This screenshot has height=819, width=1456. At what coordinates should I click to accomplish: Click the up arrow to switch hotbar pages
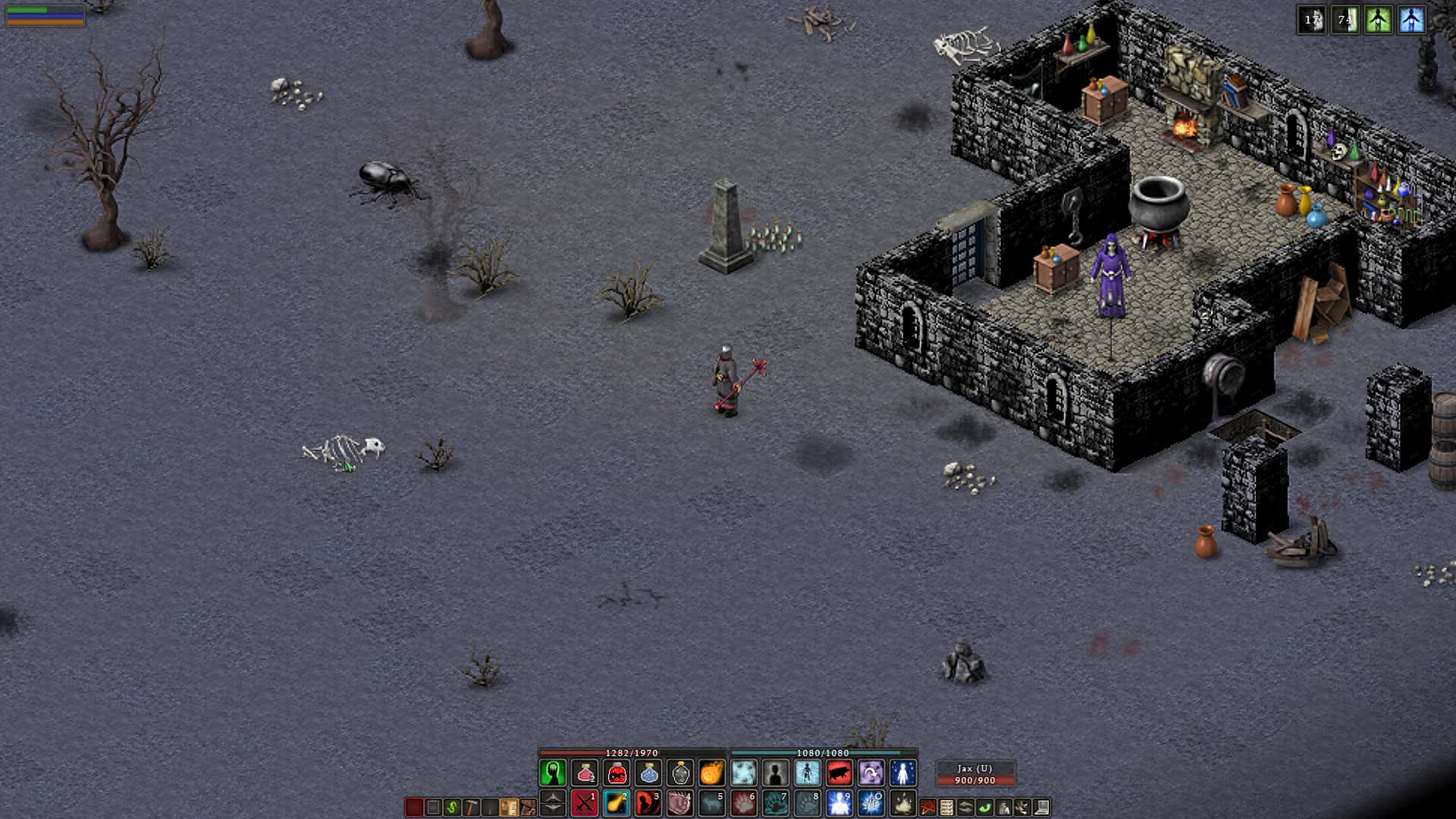[554, 795]
